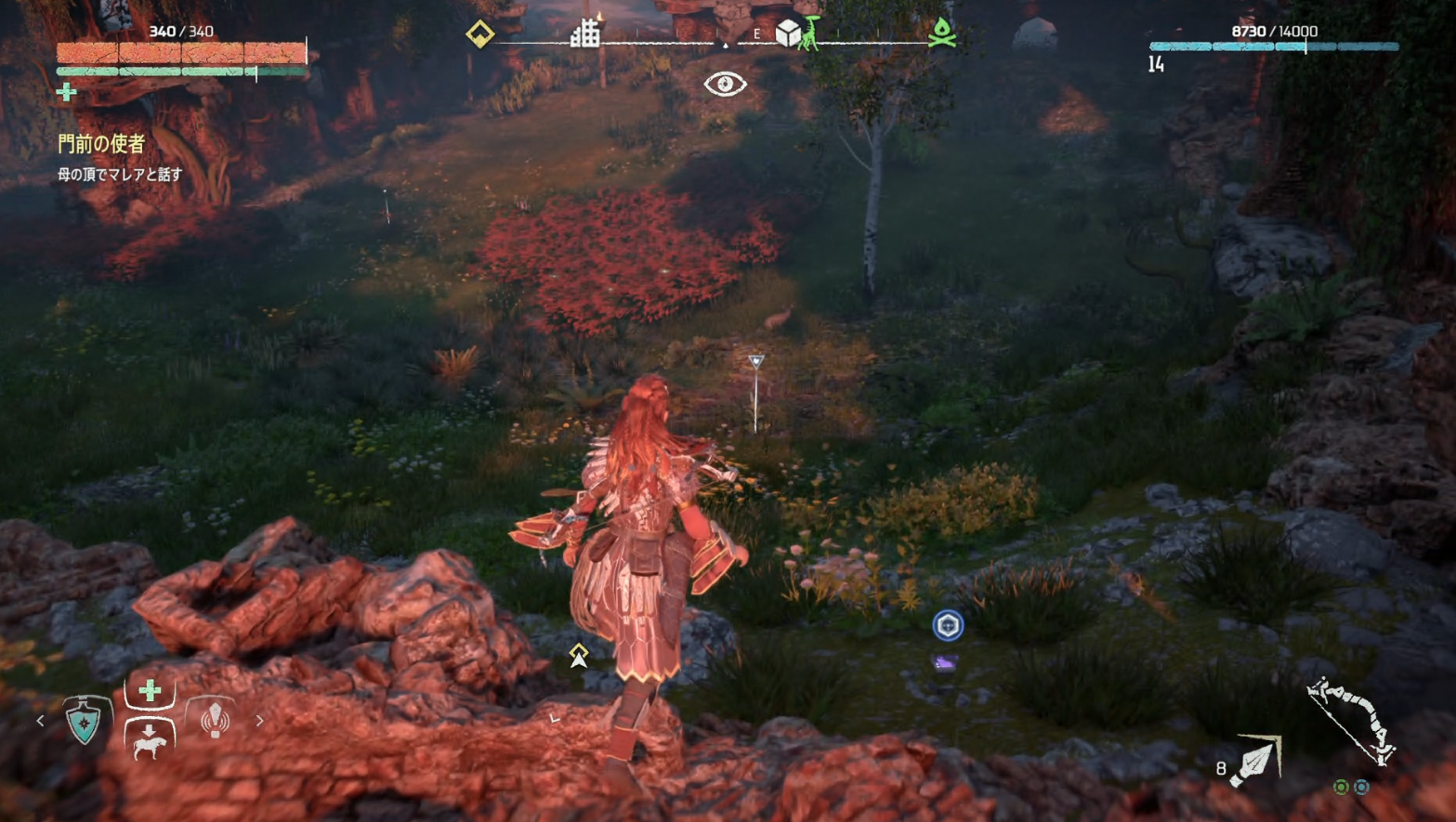Image resolution: width=1456 pixels, height=822 pixels.
Task: Select the shield potion in the tool bar
Action: pos(85,721)
